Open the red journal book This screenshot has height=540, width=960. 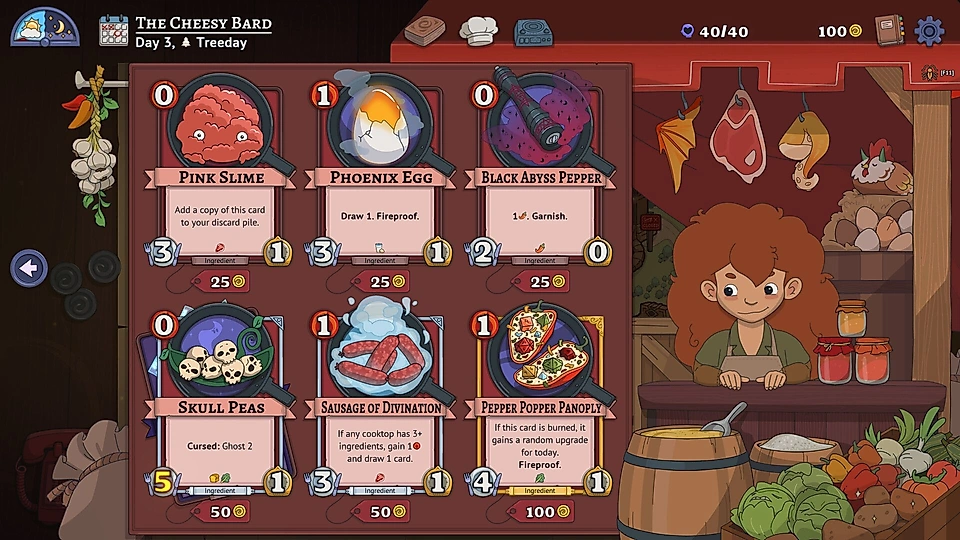tap(888, 31)
